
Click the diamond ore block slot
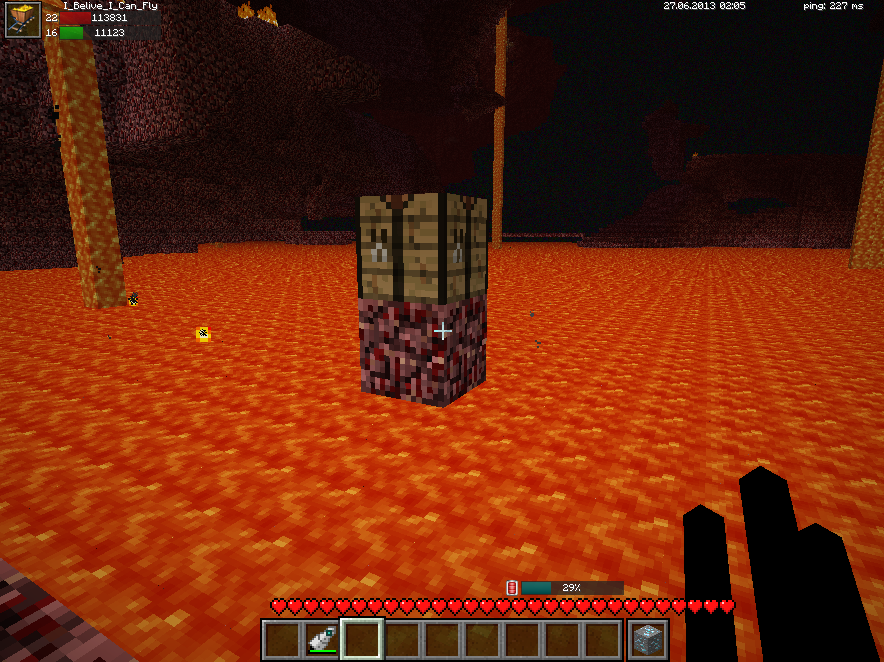coord(648,639)
